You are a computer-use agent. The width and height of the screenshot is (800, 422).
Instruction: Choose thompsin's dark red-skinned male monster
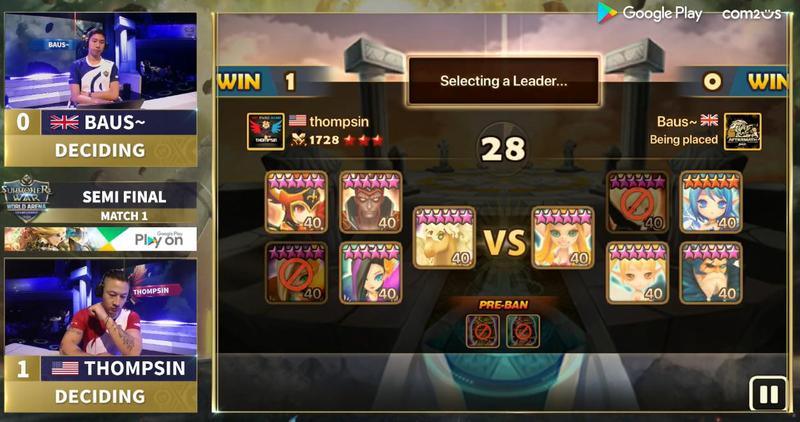coord(370,202)
